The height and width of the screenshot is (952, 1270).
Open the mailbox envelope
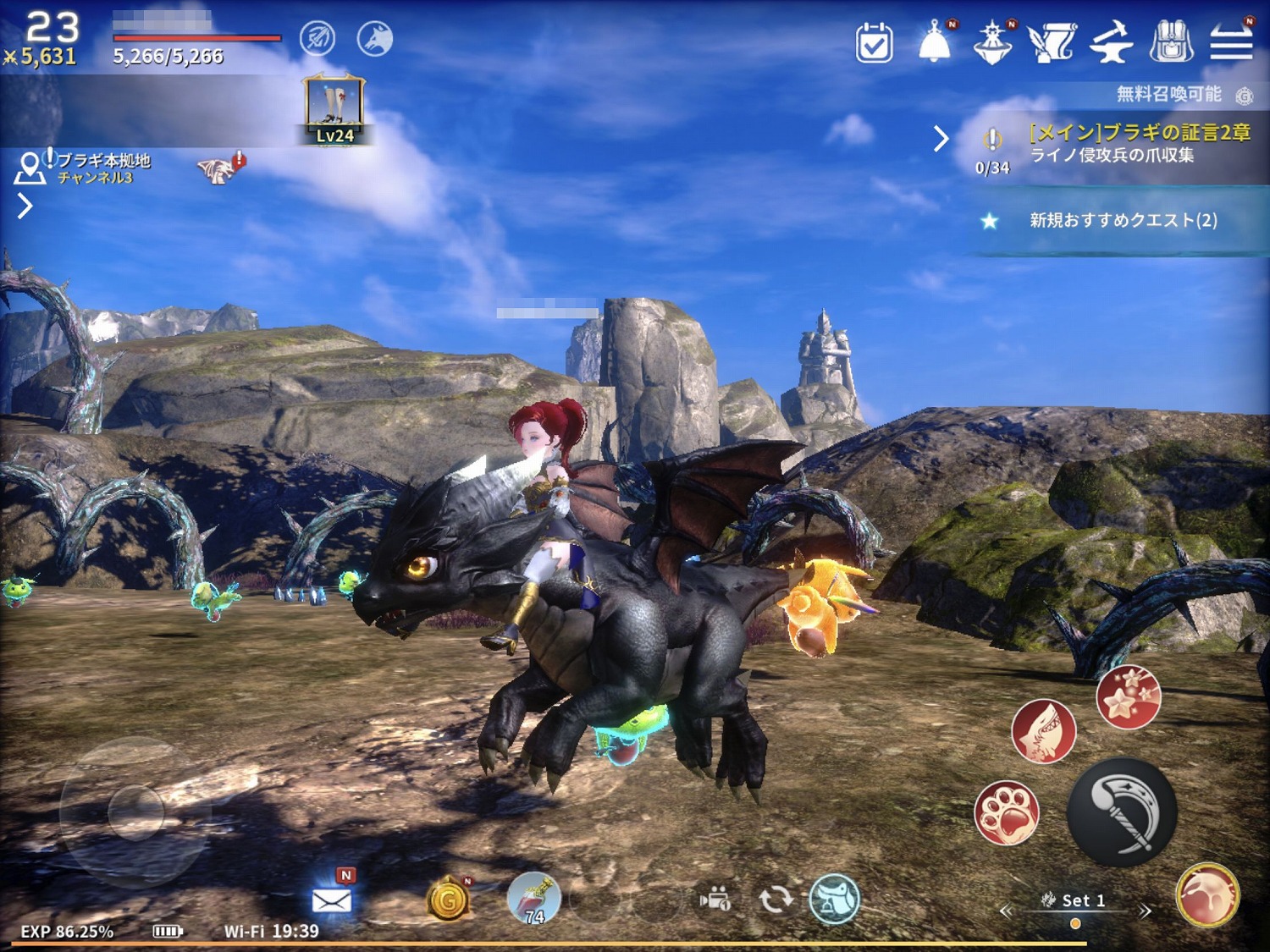332,900
